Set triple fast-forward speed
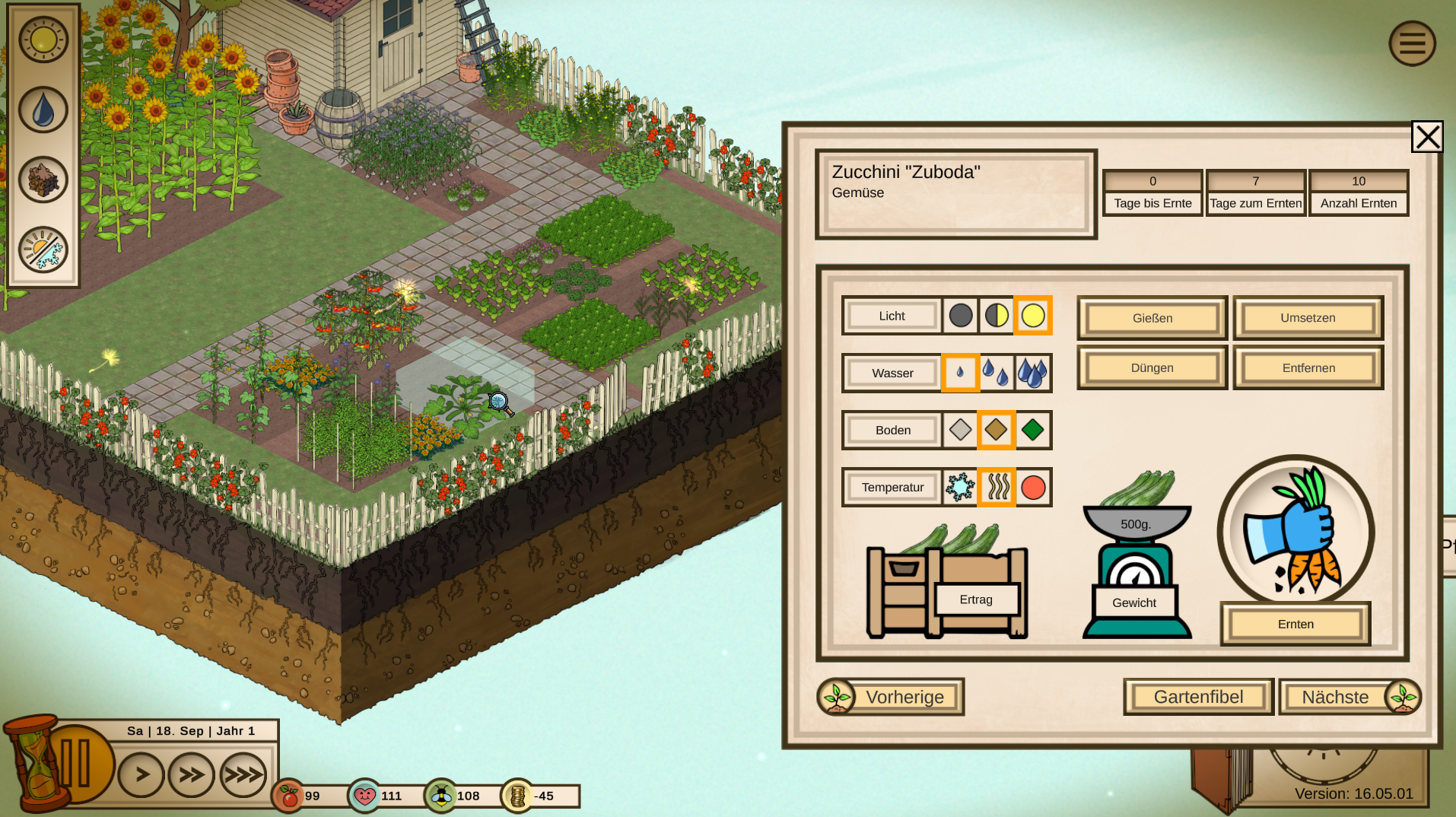 coord(243,775)
